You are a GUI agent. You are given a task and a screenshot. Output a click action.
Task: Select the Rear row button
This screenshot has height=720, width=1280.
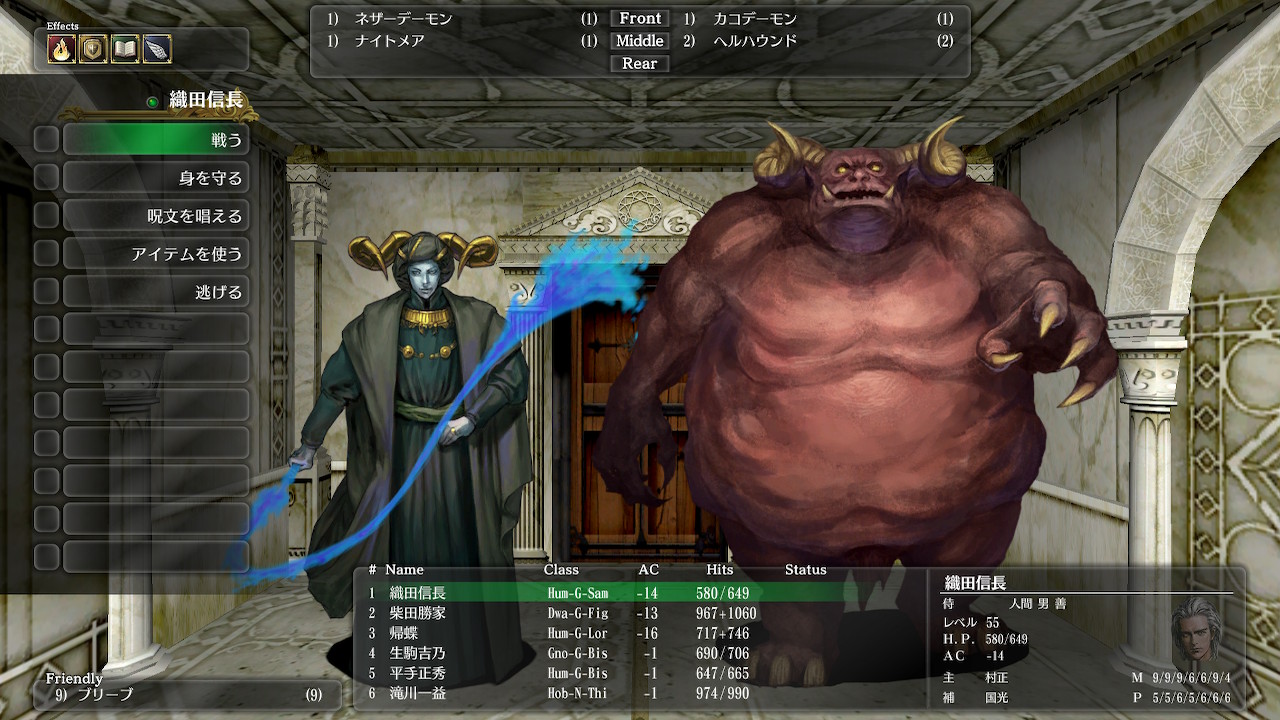(640, 64)
